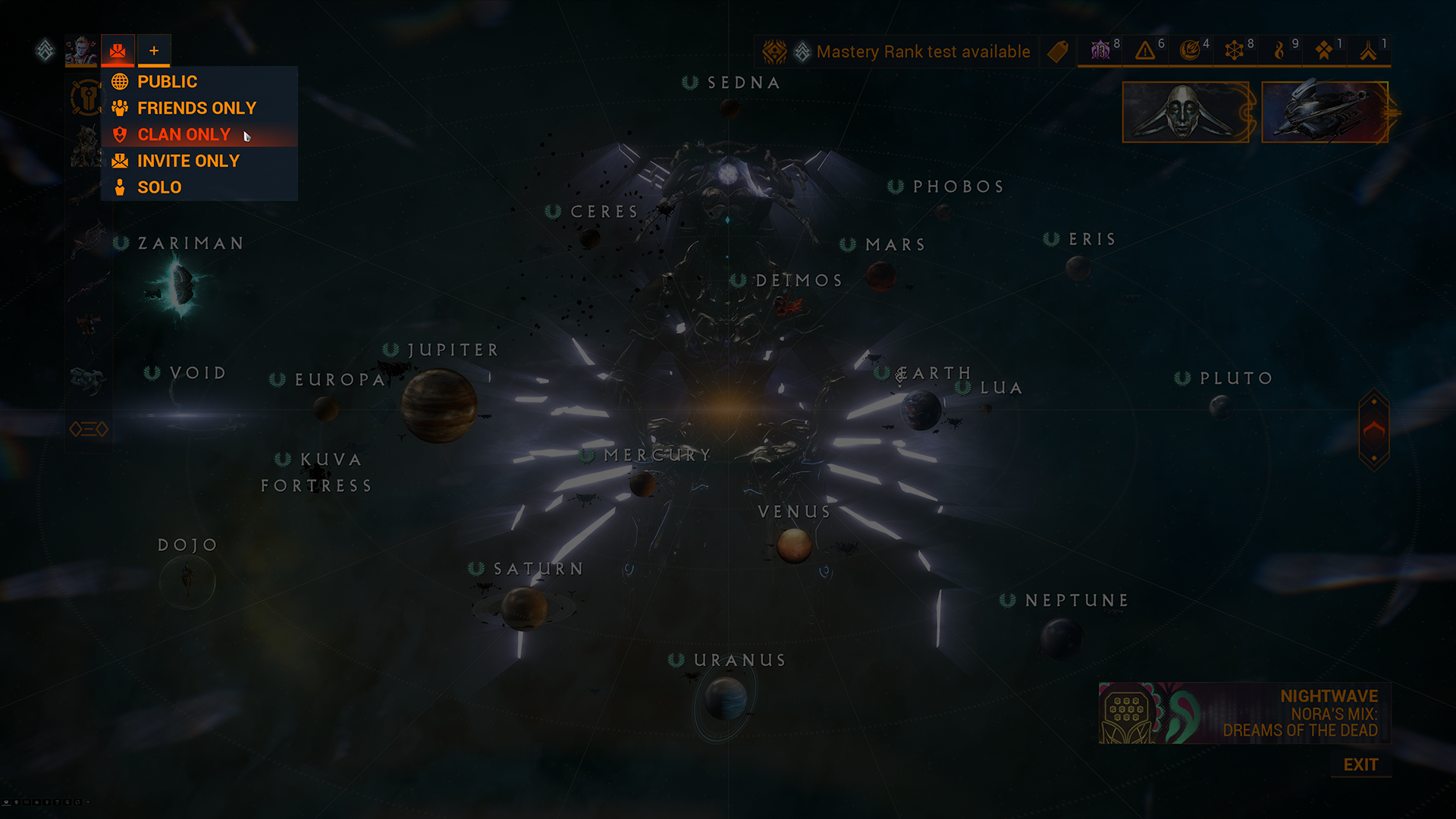1456x819 pixels.
Task: Open the masked face thumbnail panel
Action: (x=1185, y=112)
